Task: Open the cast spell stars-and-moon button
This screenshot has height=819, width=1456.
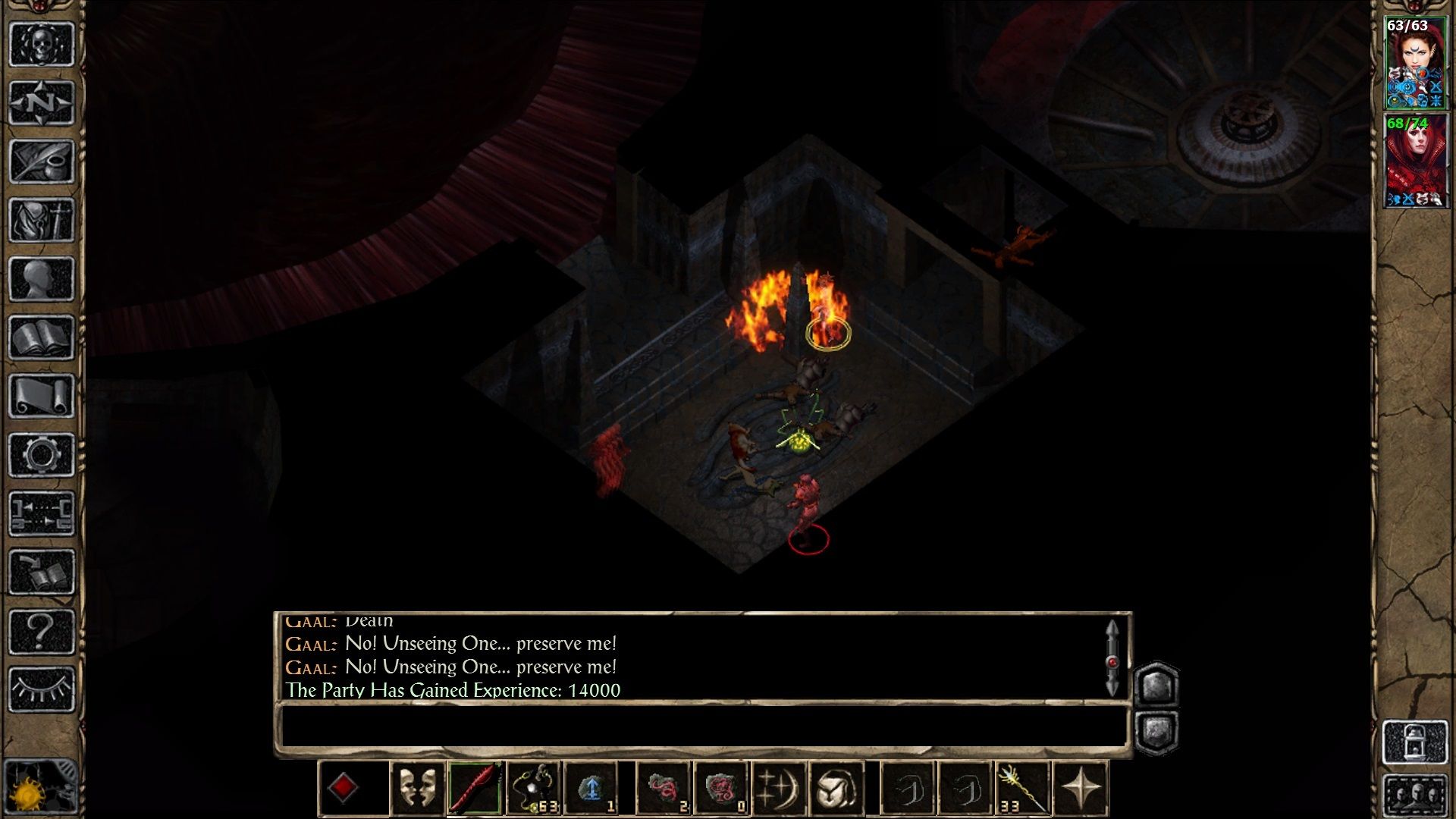Action: (778, 789)
